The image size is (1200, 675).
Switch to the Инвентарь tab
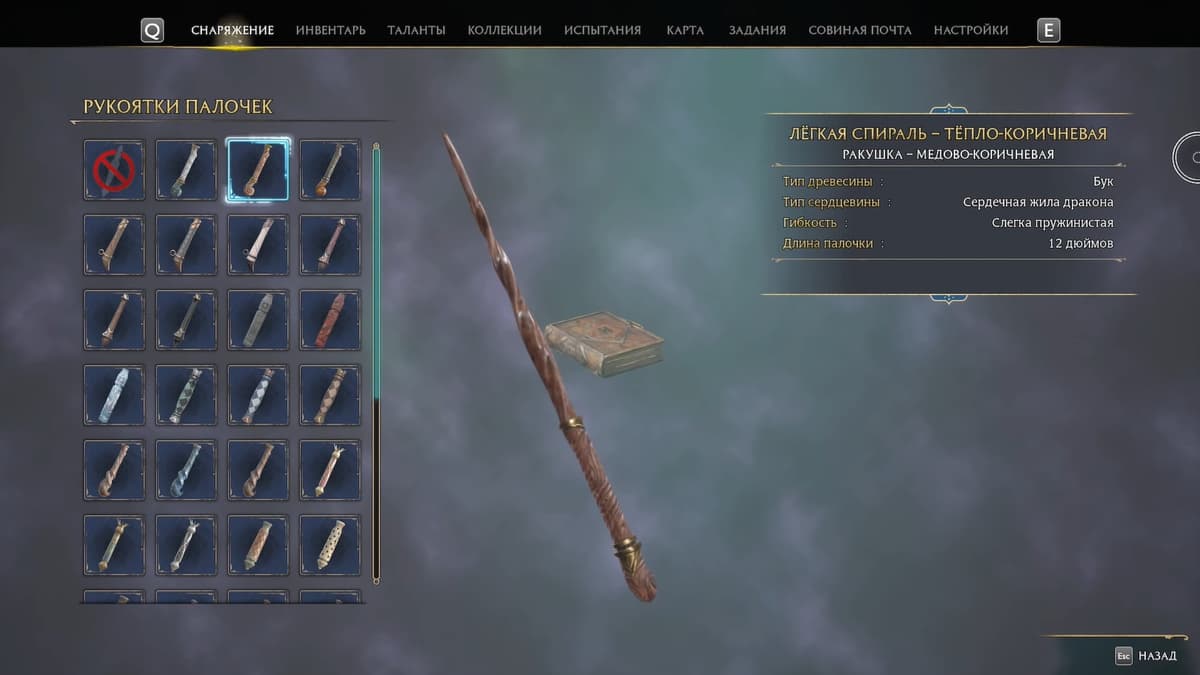330,30
